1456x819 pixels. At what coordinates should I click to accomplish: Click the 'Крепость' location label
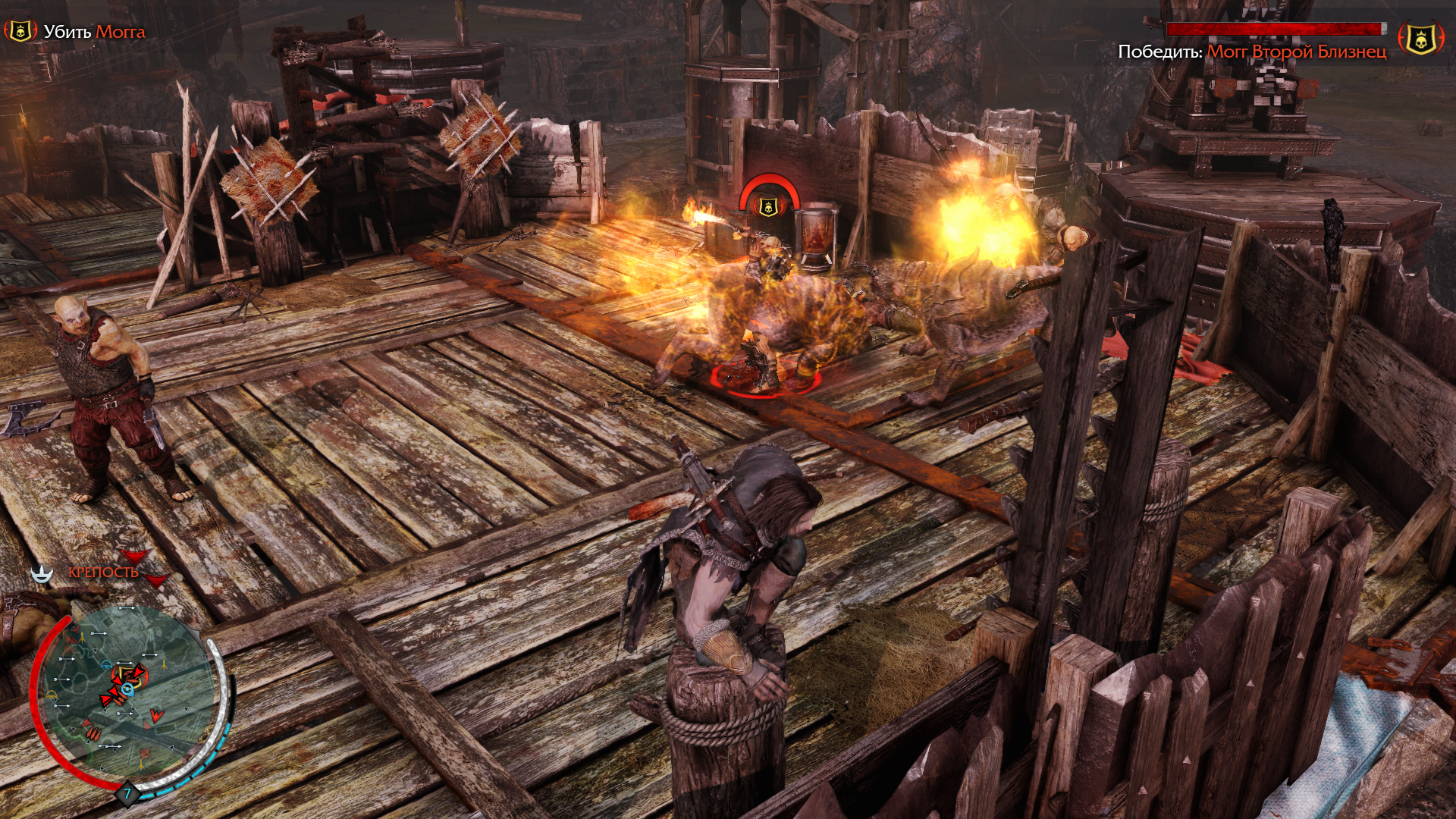[103, 573]
